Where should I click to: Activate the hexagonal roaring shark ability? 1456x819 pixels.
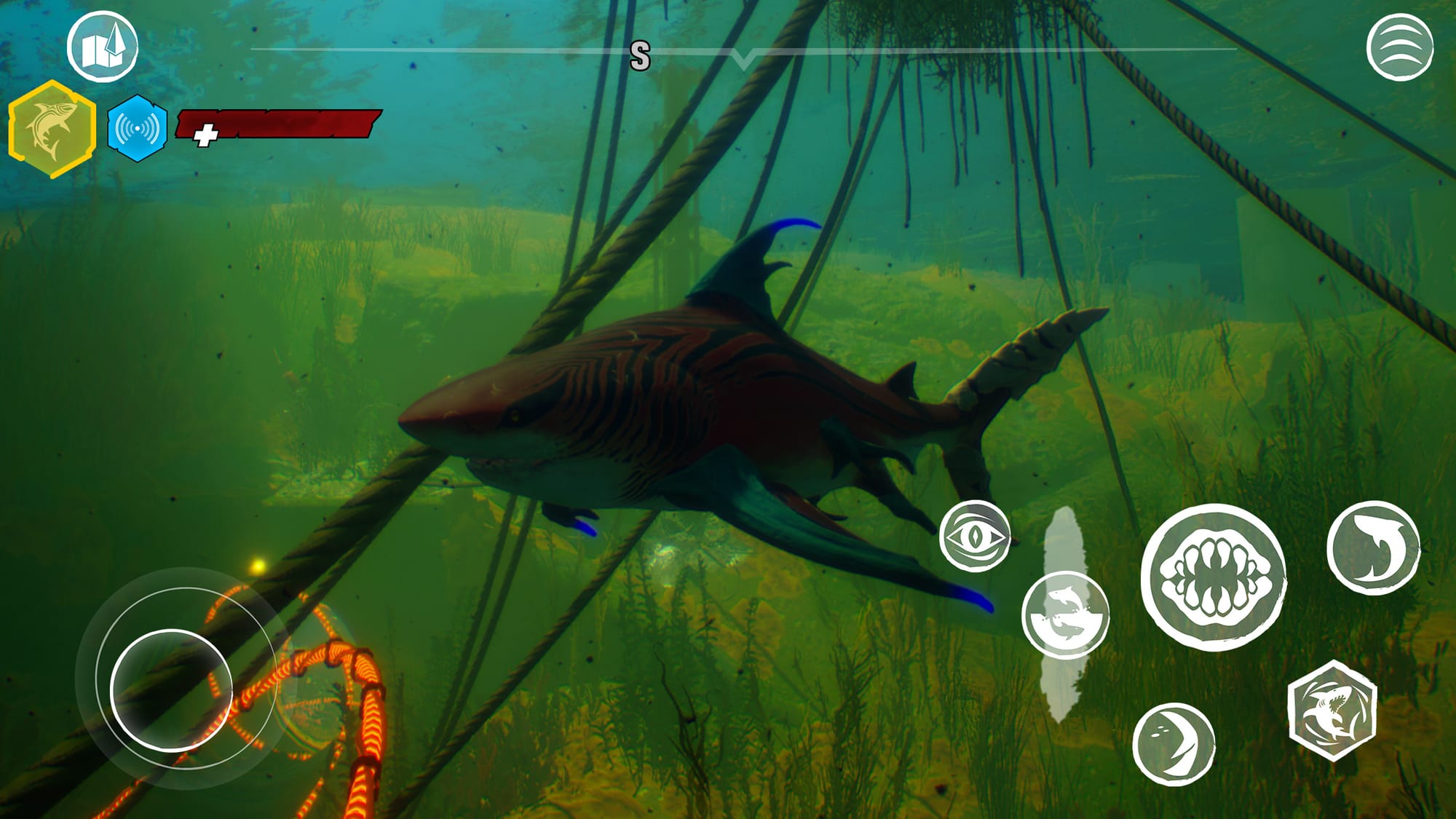coord(1332,711)
